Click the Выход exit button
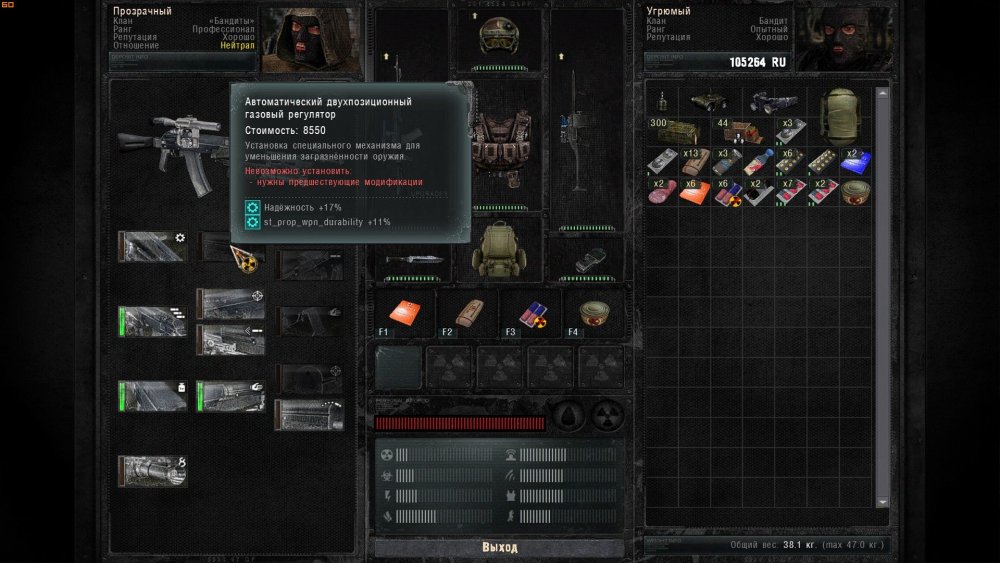 tap(500, 547)
